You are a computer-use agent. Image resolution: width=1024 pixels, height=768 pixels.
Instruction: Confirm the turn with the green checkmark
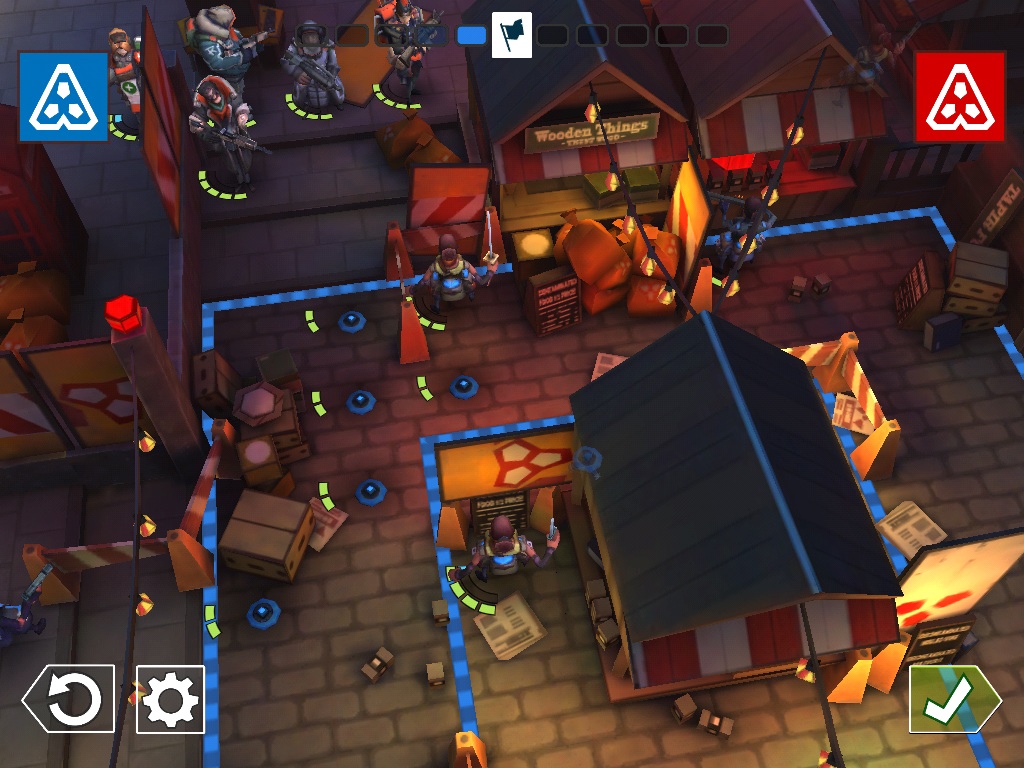point(952,699)
